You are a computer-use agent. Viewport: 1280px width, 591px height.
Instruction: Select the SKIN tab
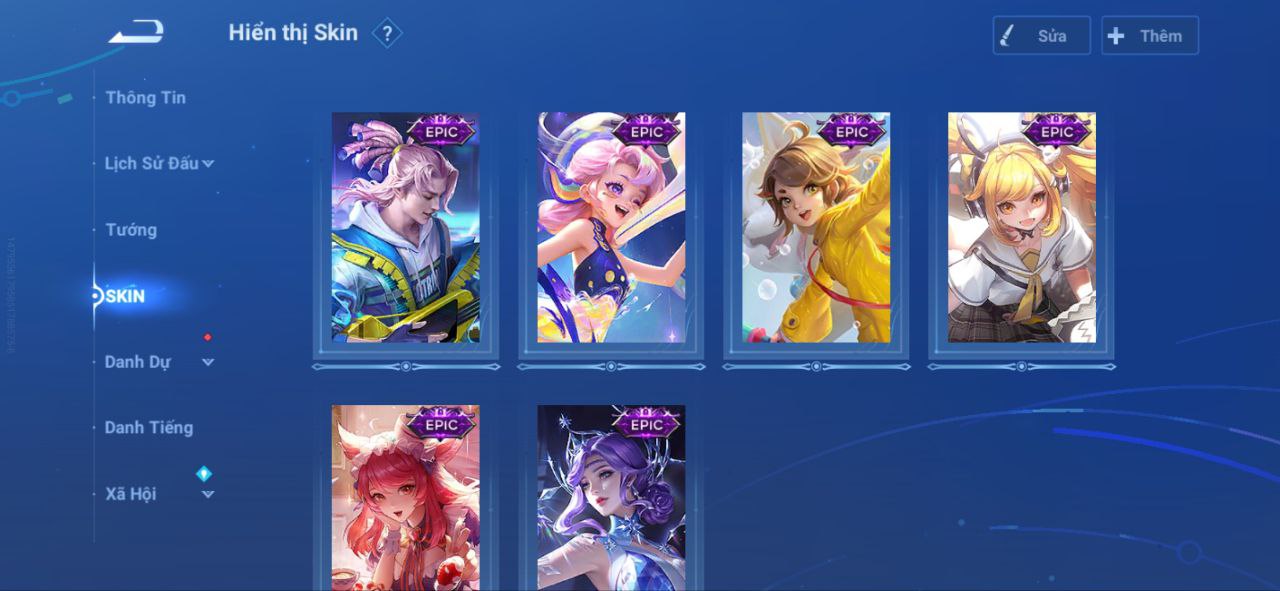click(125, 296)
